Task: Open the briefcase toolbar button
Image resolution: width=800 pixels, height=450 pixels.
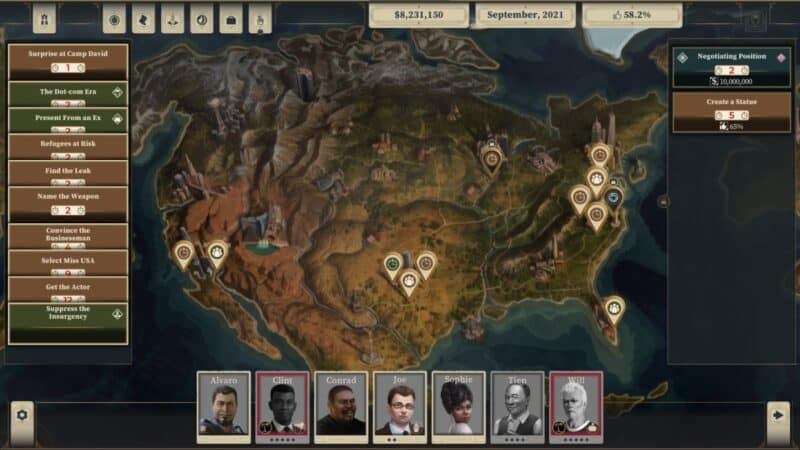Action: pyautogui.click(x=231, y=19)
